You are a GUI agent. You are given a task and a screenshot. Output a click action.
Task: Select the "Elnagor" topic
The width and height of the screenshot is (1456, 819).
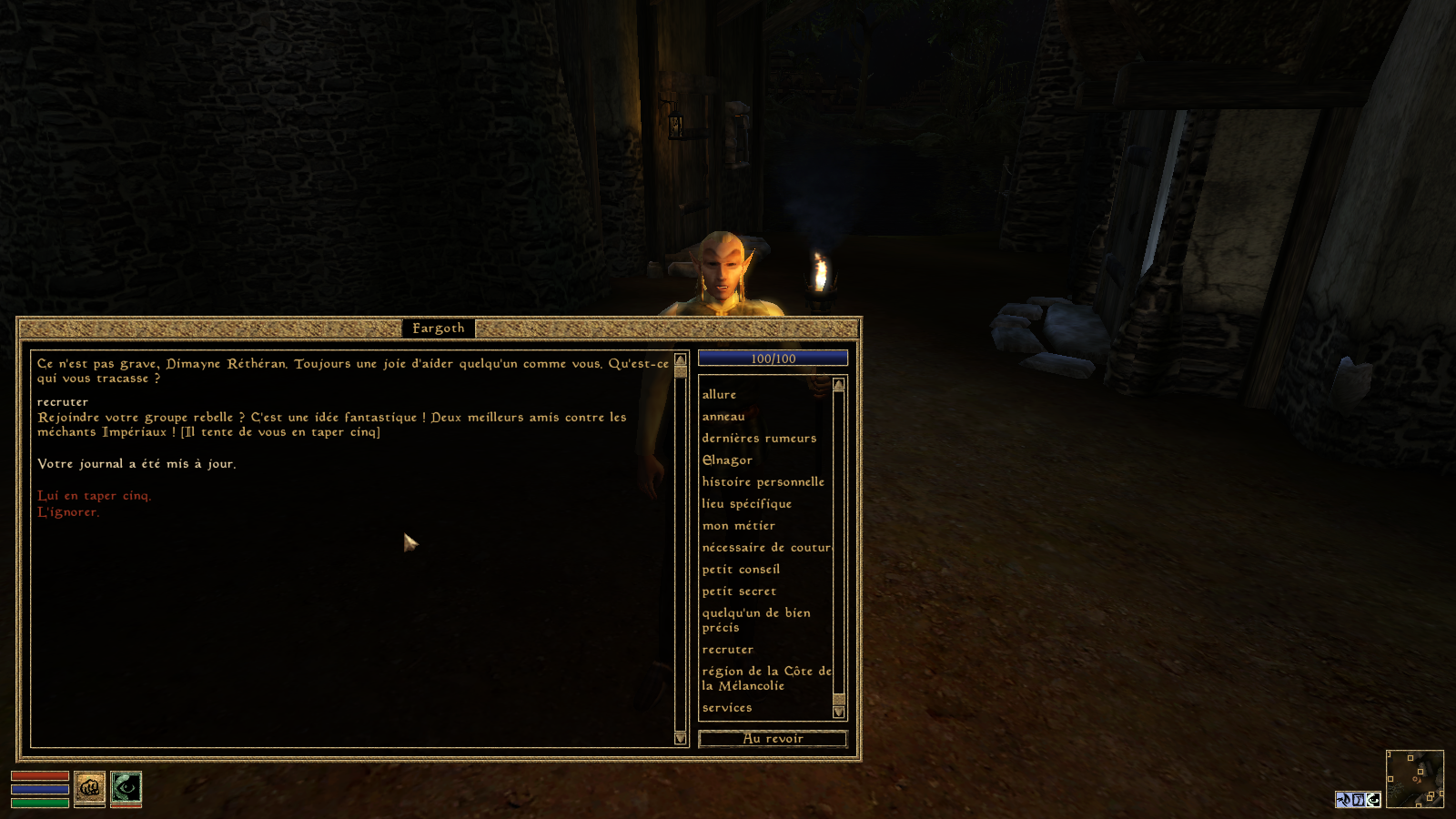727,460
